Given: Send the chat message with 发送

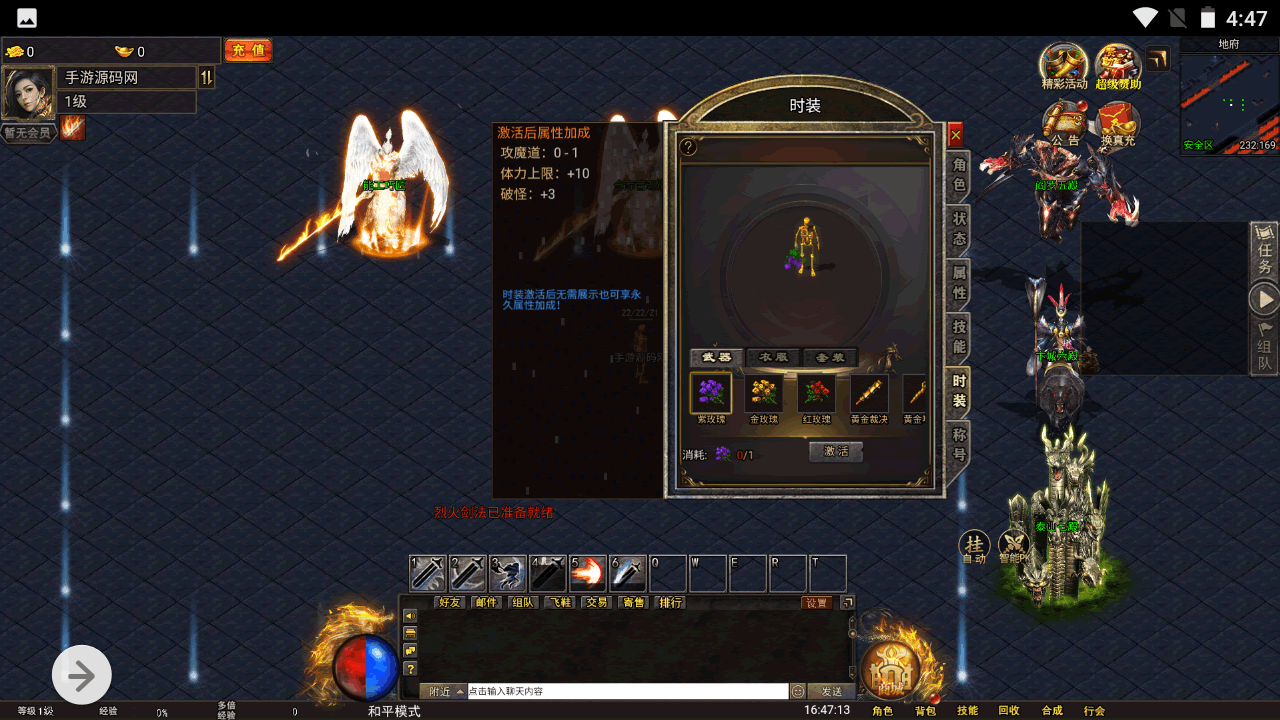Looking at the screenshot, I should pos(831,691).
